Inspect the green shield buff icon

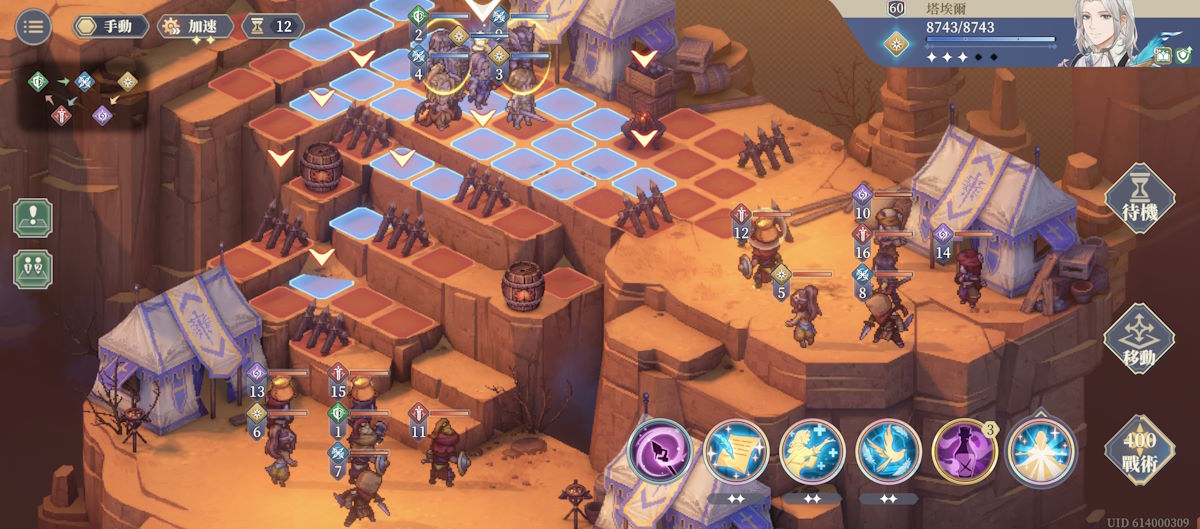(x=1185, y=57)
